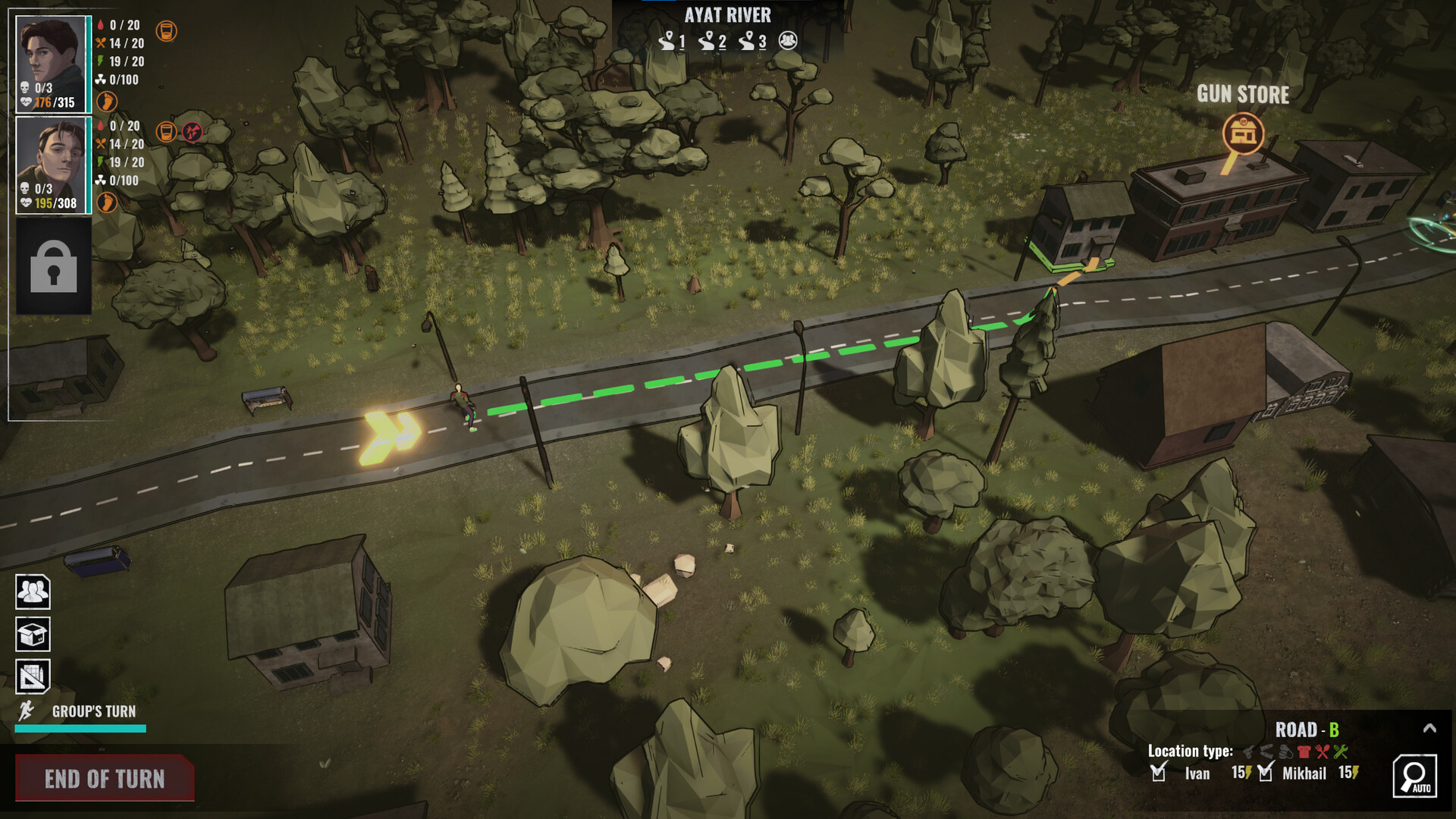Click the top survivor's thirst glass status icon
The image size is (1456, 819).
click(x=166, y=31)
